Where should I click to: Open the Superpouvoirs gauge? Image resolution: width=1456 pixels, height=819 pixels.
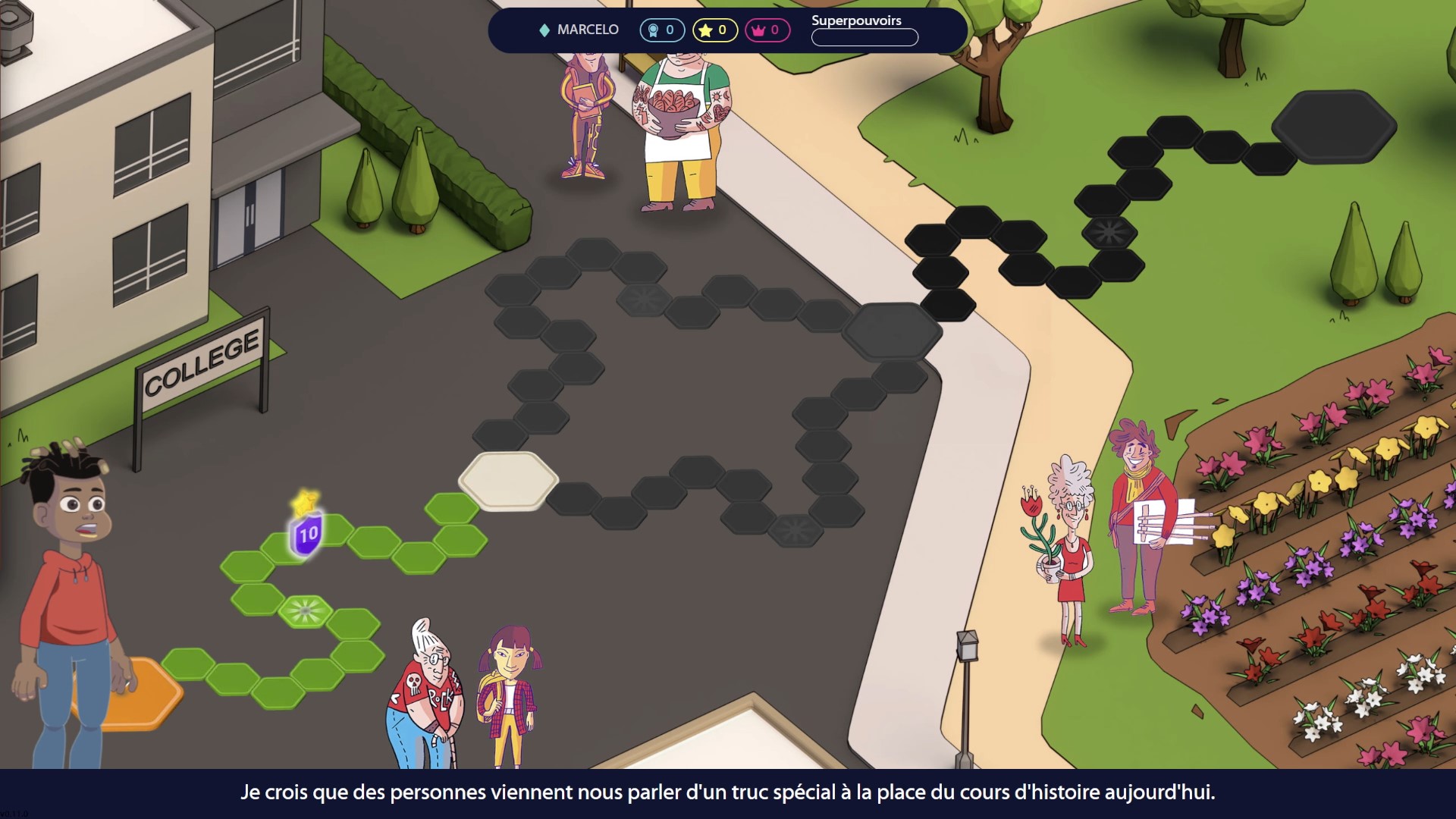point(864,37)
